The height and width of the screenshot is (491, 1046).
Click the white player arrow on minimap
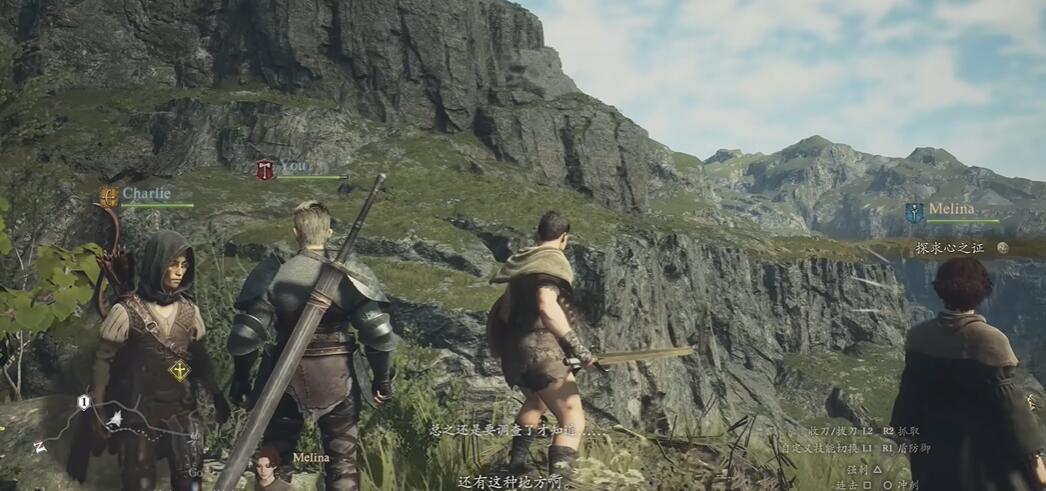pos(115,417)
